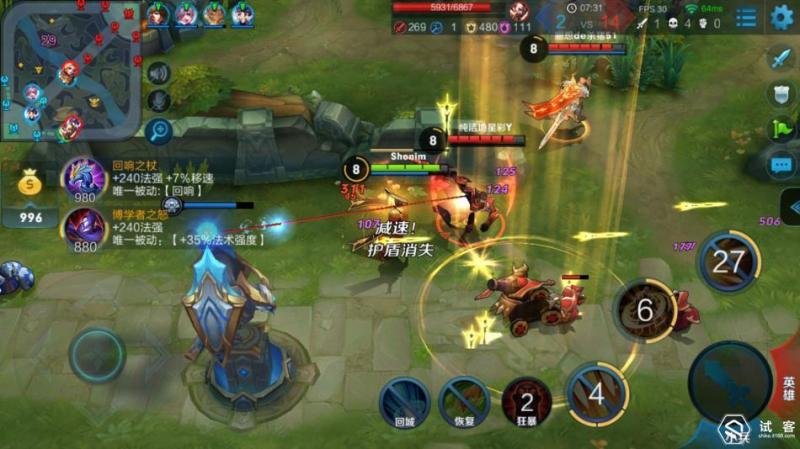Open the quick chat bubble
The height and width of the screenshot is (449, 800).
click(x=781, y=164)
